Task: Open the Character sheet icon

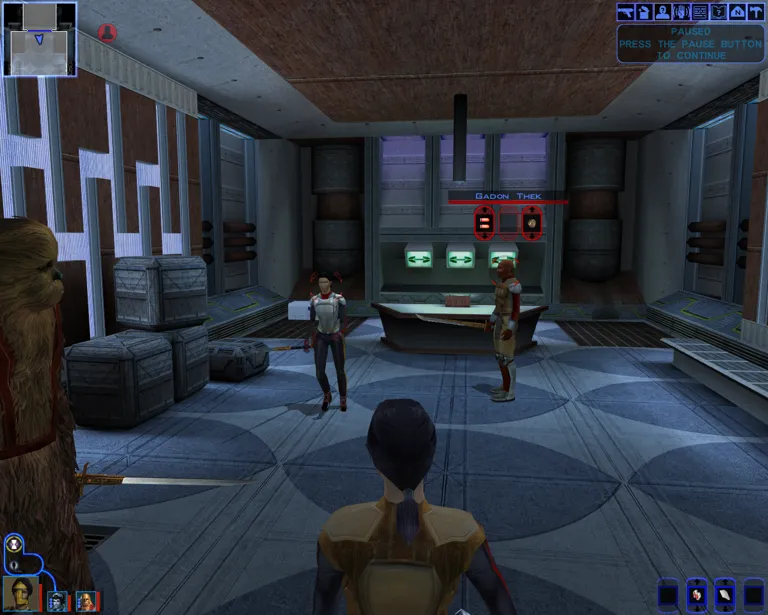Action: click(x=662, y=12)
